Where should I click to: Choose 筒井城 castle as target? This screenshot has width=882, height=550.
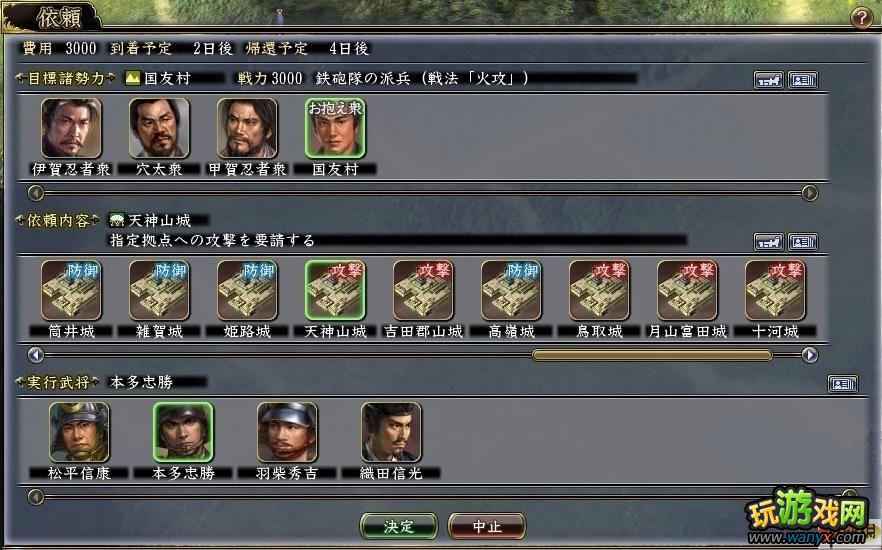[71, 291]
